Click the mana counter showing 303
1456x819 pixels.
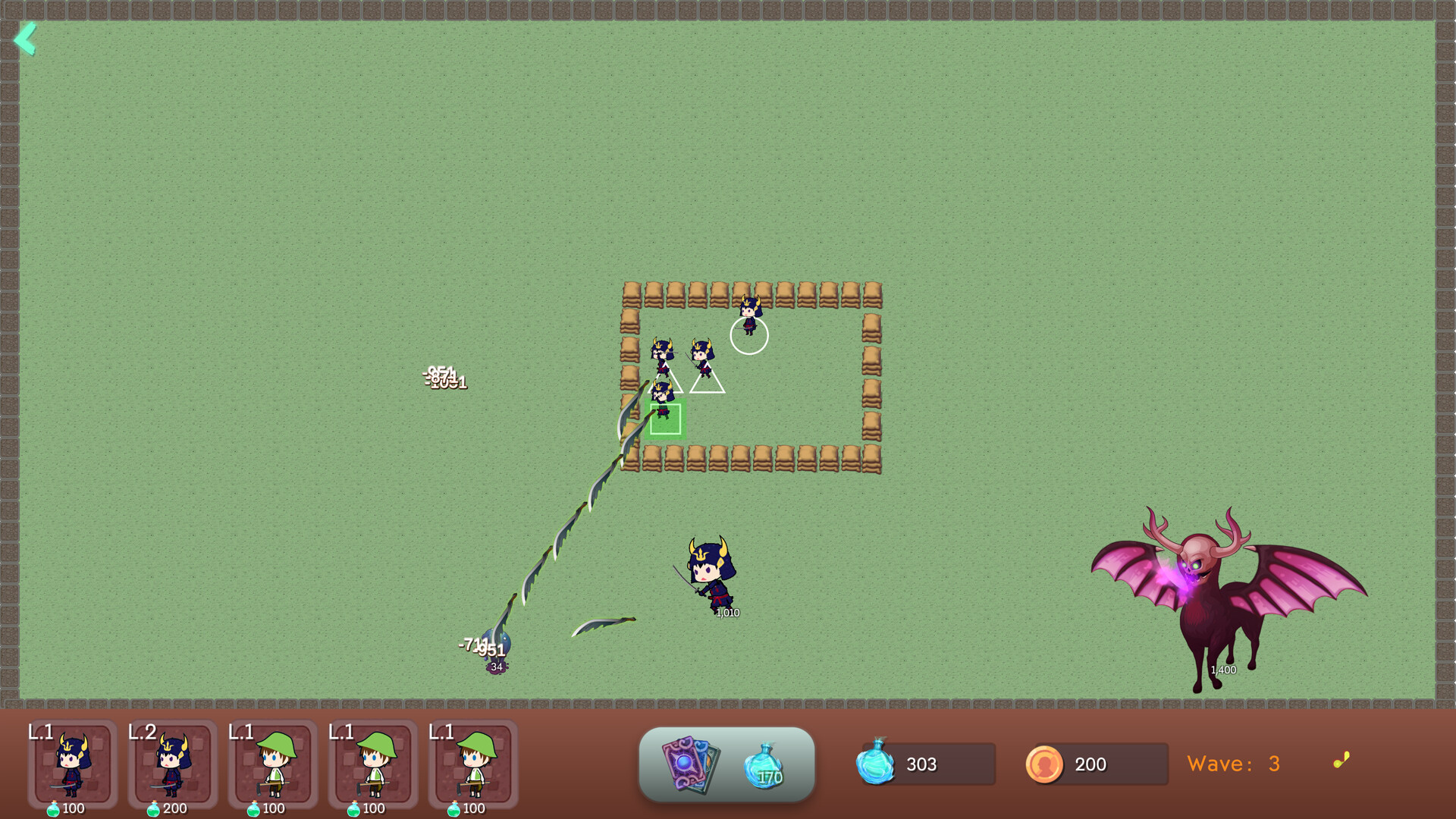[921, 764]
